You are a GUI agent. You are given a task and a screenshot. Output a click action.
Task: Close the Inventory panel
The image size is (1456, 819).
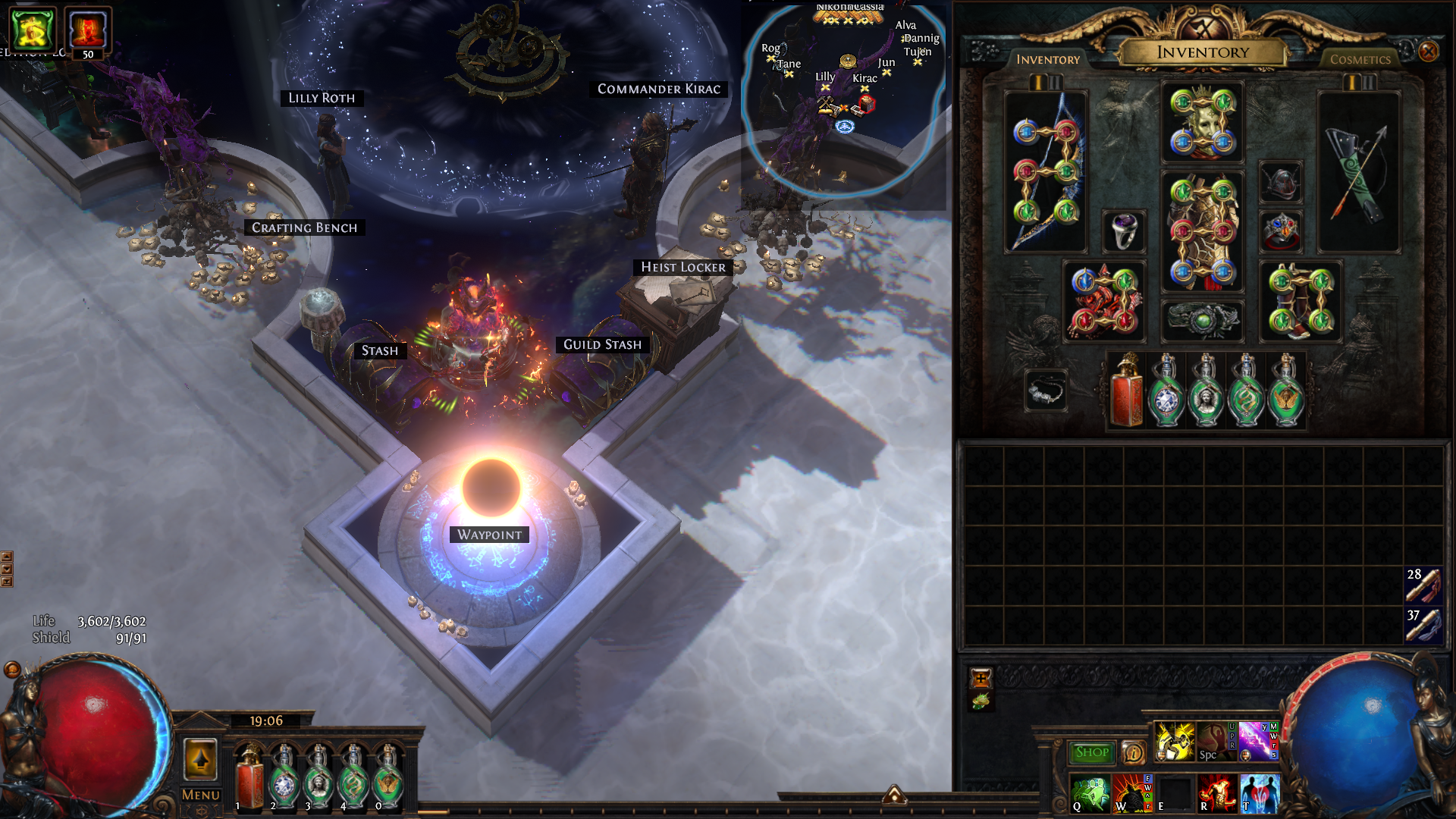[x=1428, y=52]
